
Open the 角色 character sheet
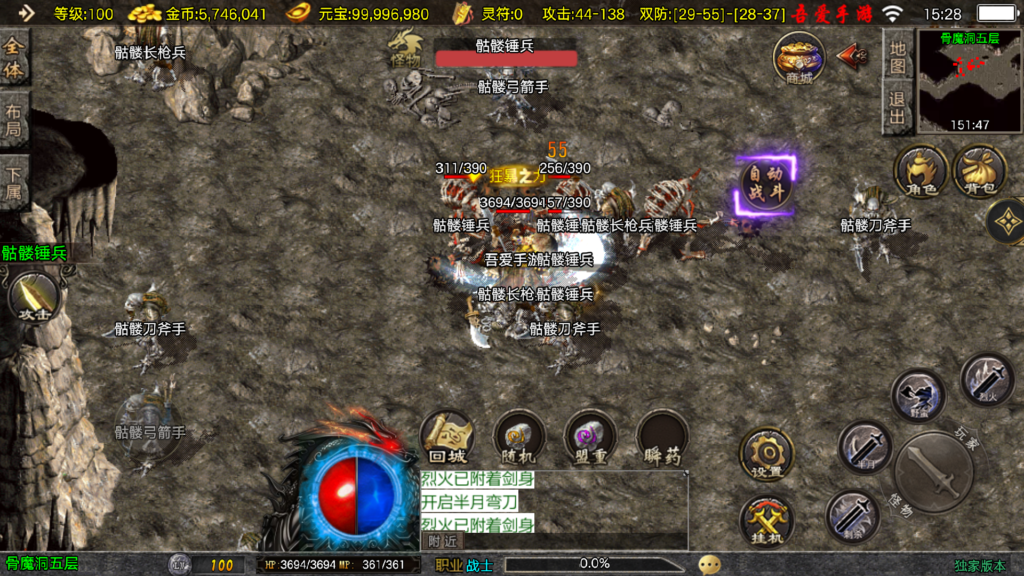(x=920, y=170)
